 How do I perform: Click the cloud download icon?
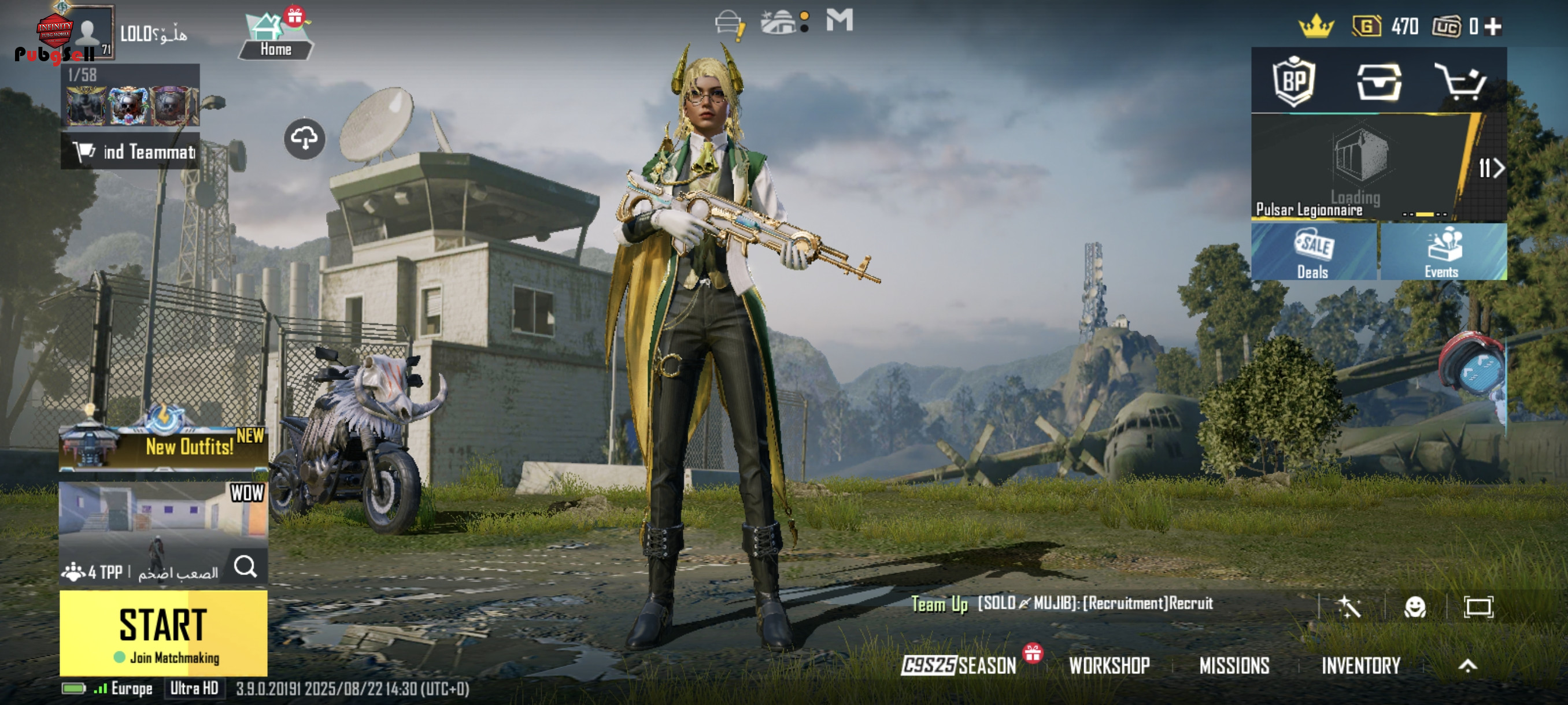(304, 139)
